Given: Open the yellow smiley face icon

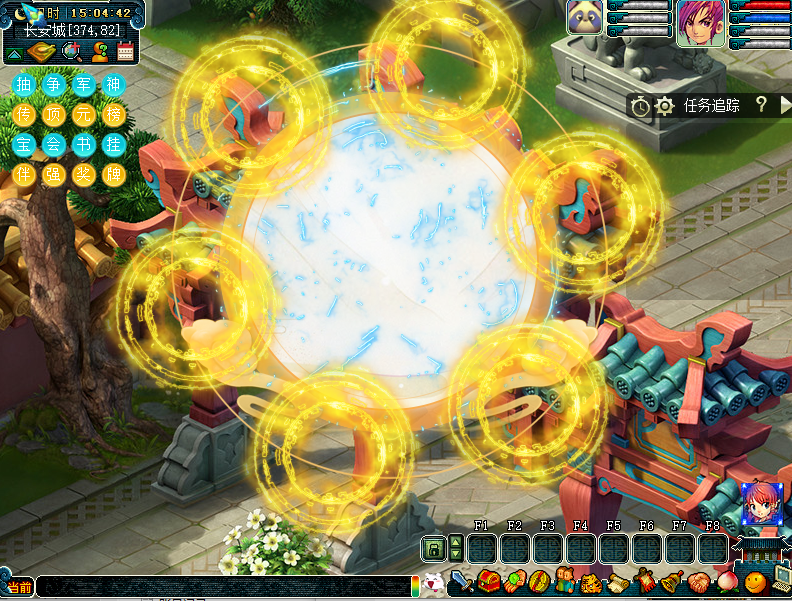Looking at the screenshot, I should pyautogui.click(x=756, y=580).
